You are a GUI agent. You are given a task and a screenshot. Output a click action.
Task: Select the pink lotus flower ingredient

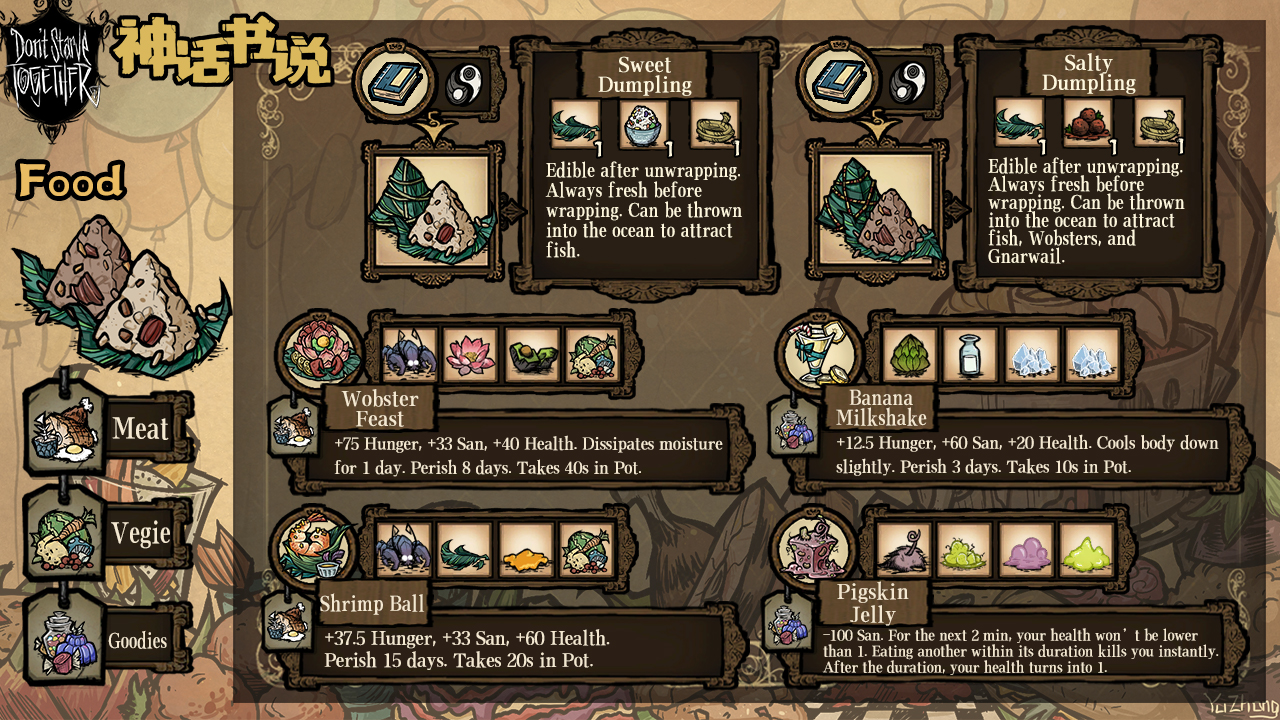pyautogui.click(x=470, y=356)
